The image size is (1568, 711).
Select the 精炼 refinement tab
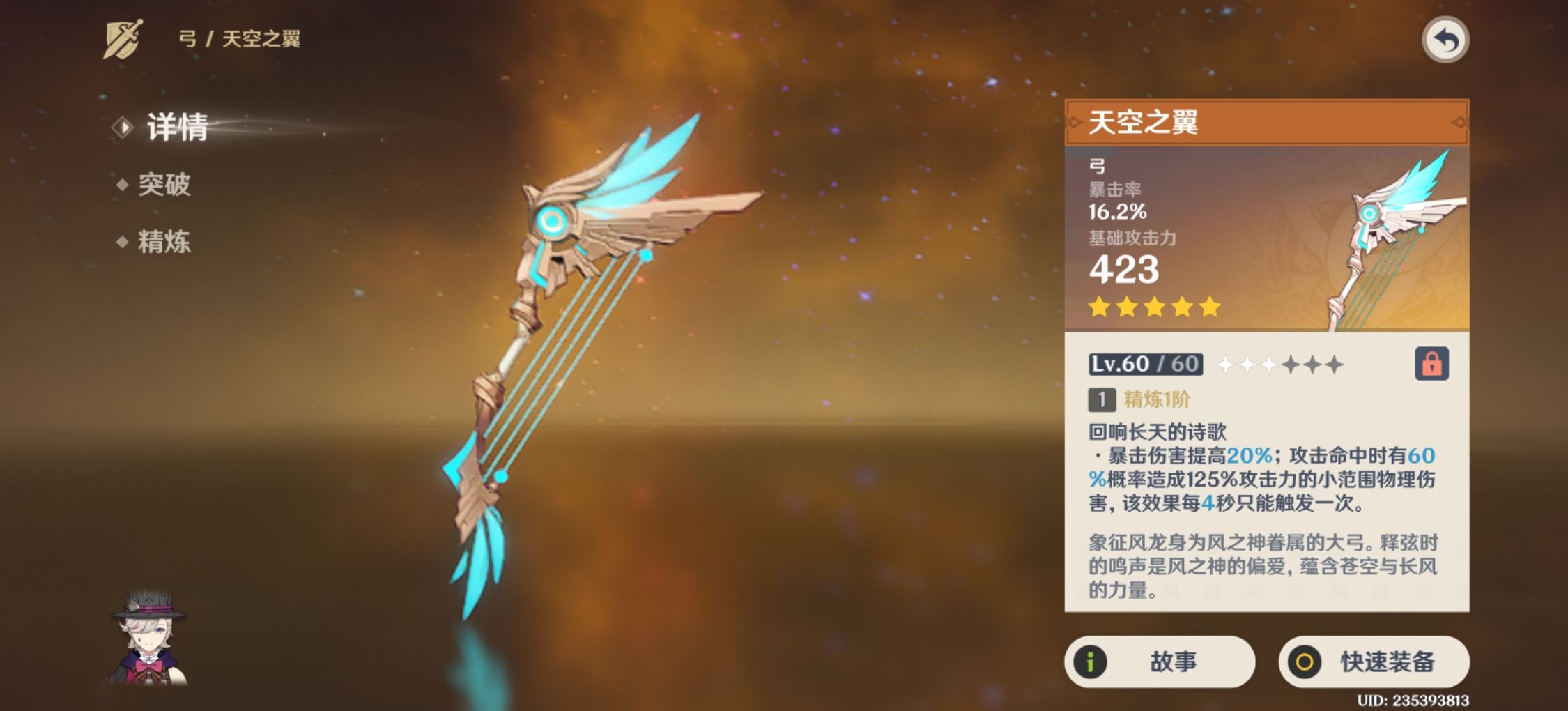tap(164, 242)
